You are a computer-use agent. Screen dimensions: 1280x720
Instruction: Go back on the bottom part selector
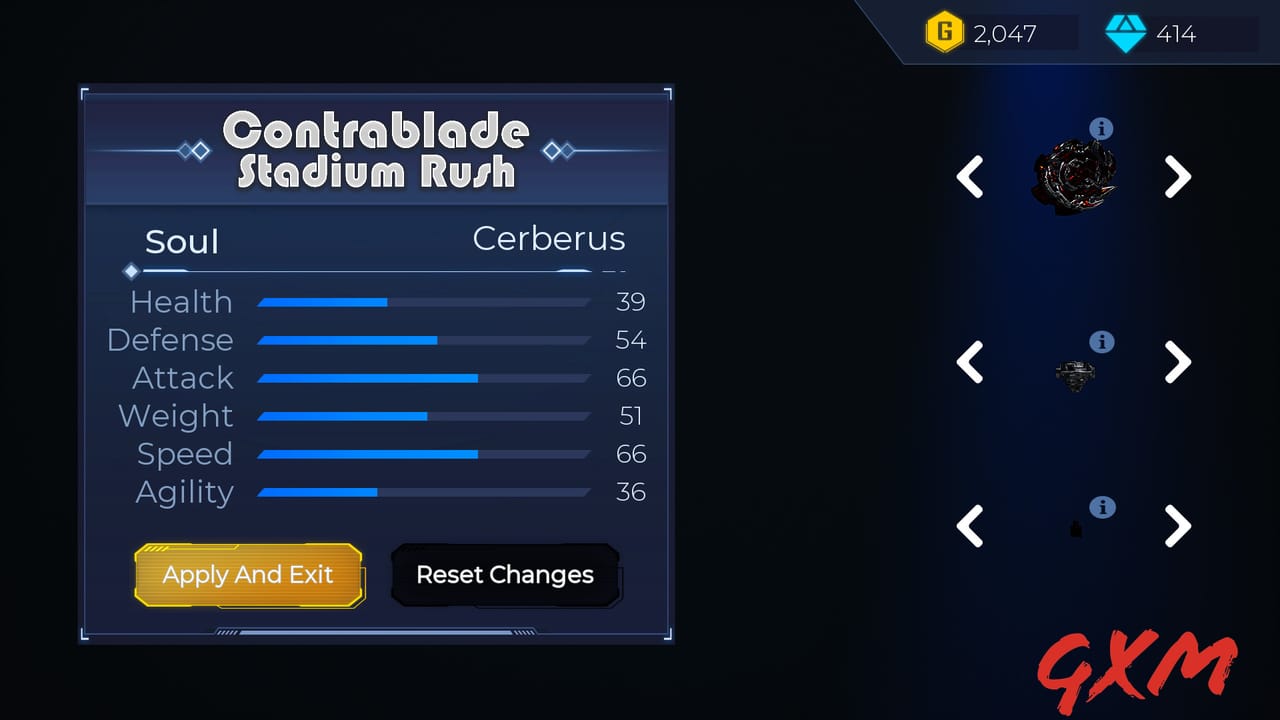(x=970, y=527)
